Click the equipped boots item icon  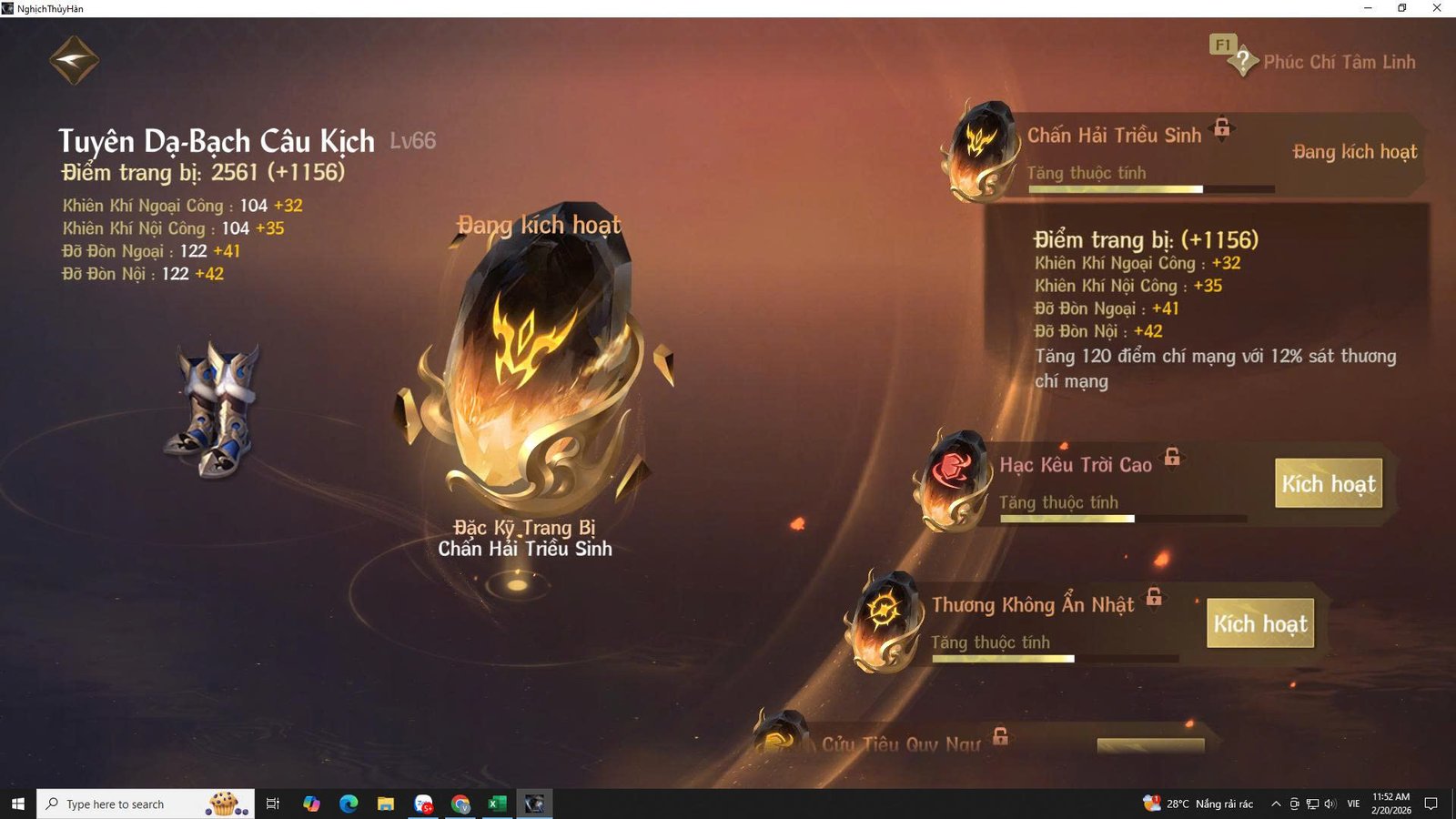[x=215, y=405]
